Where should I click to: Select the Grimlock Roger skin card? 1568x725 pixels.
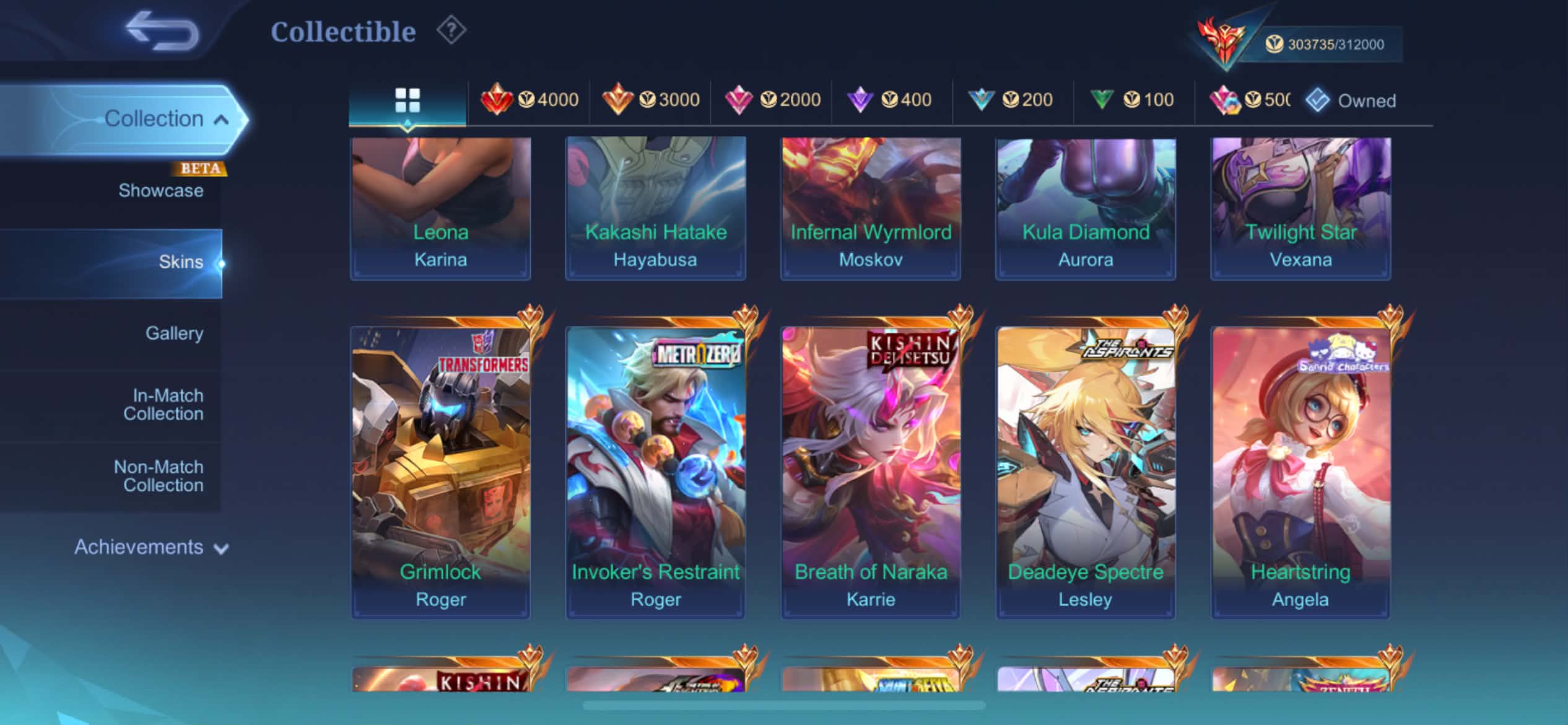[440, 472]
